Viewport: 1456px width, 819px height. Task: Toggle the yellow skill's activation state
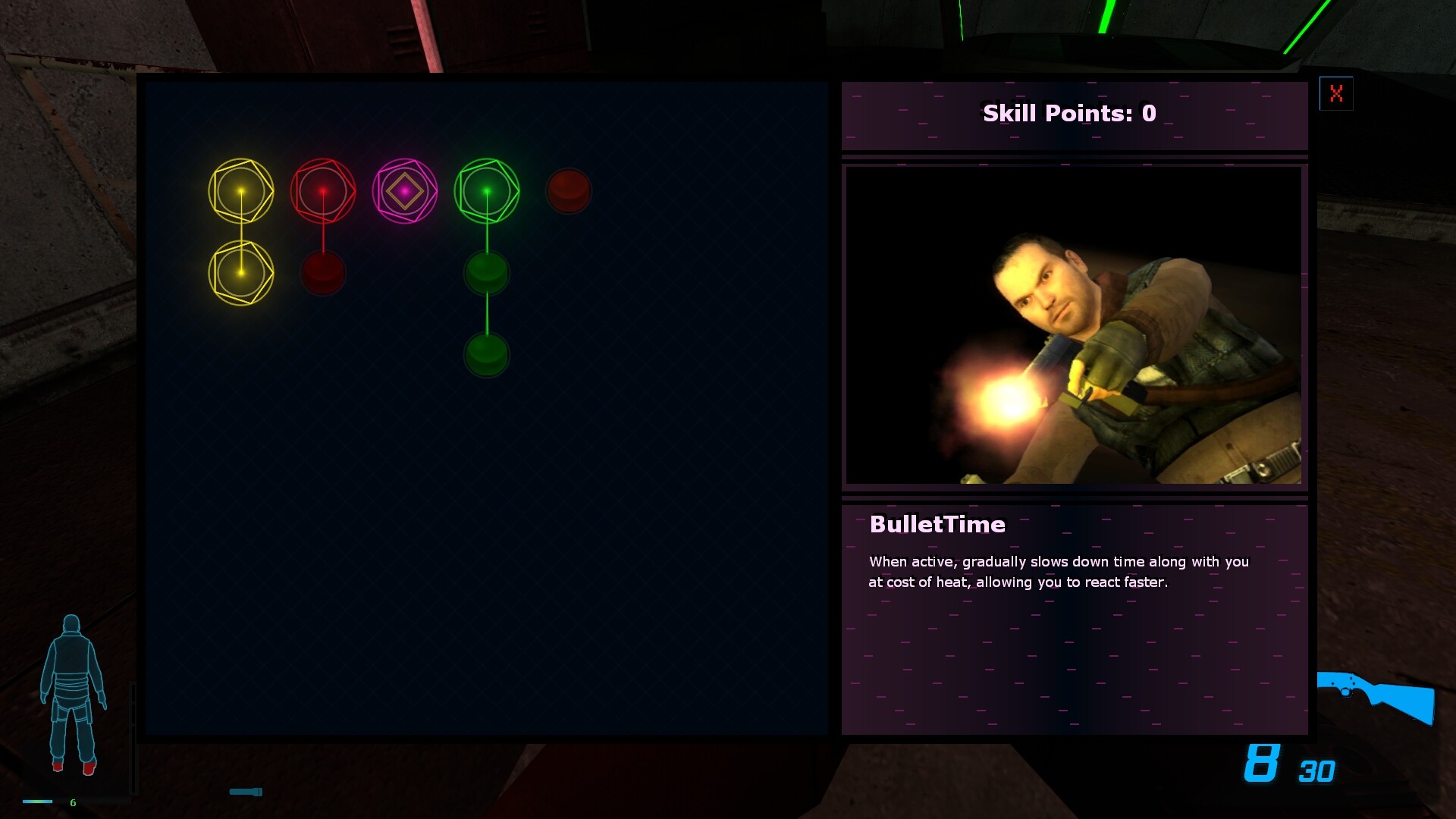tap(242, 191)
